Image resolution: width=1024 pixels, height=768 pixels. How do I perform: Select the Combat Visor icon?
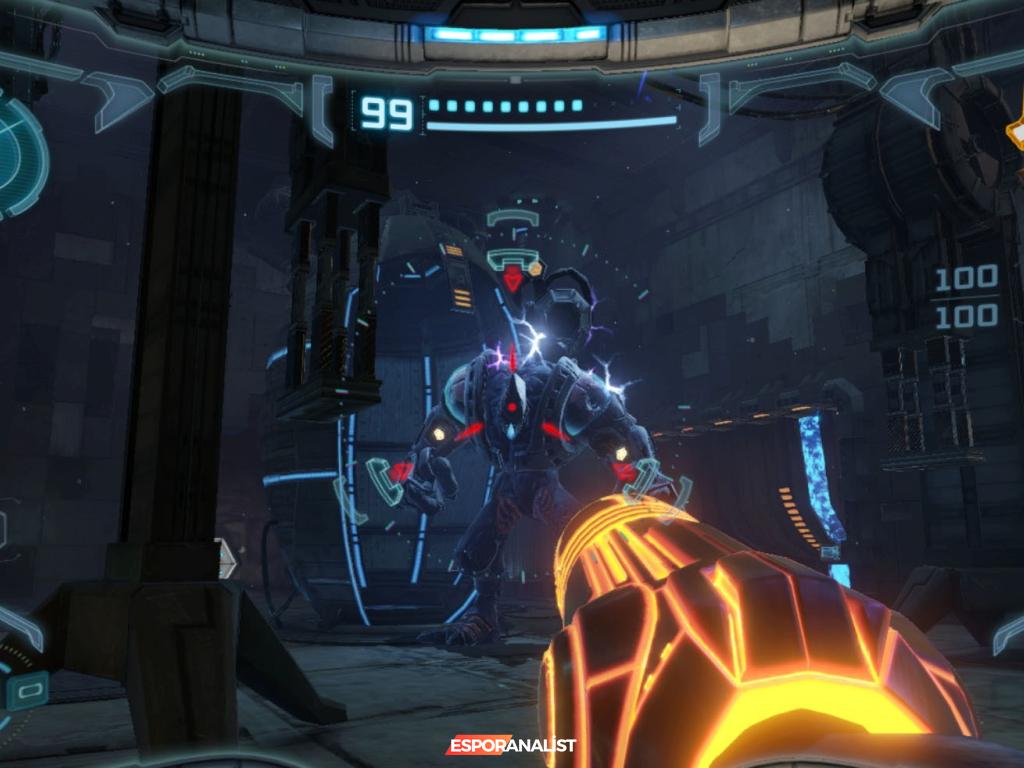pyautogui.click(x=27, y=688)
